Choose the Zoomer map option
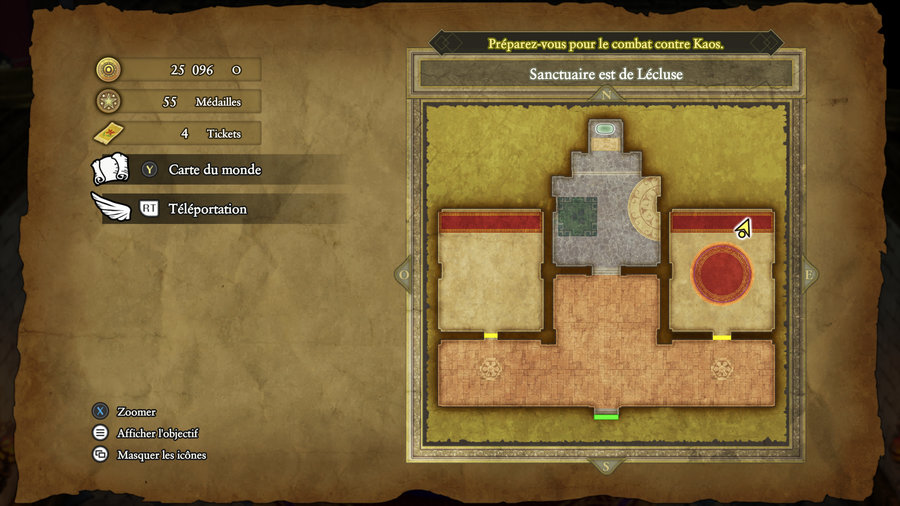This screenshot has height=506, width=900. tap(136, 411)
